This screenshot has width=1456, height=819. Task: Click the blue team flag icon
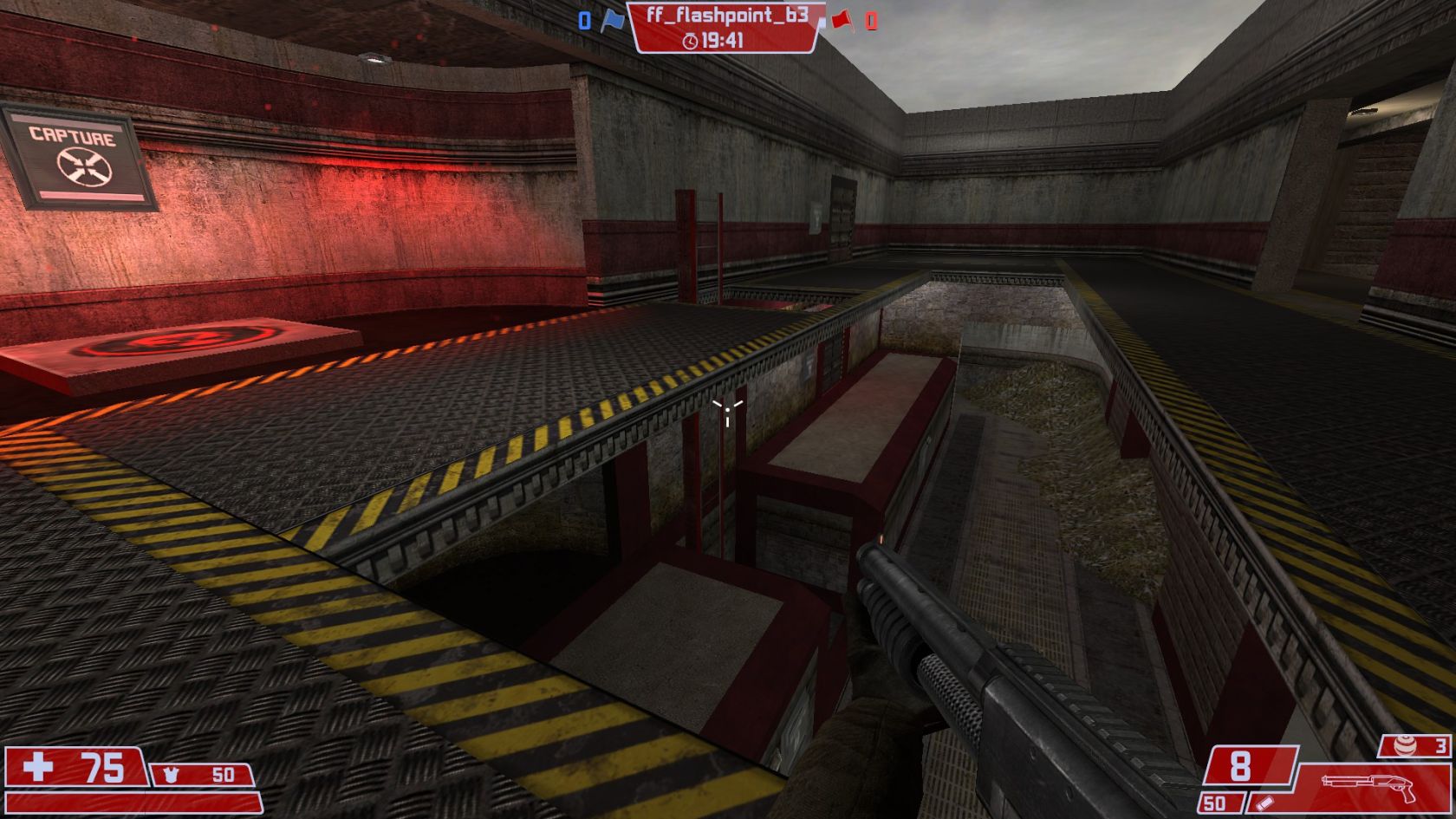click(x=613, y=21)
